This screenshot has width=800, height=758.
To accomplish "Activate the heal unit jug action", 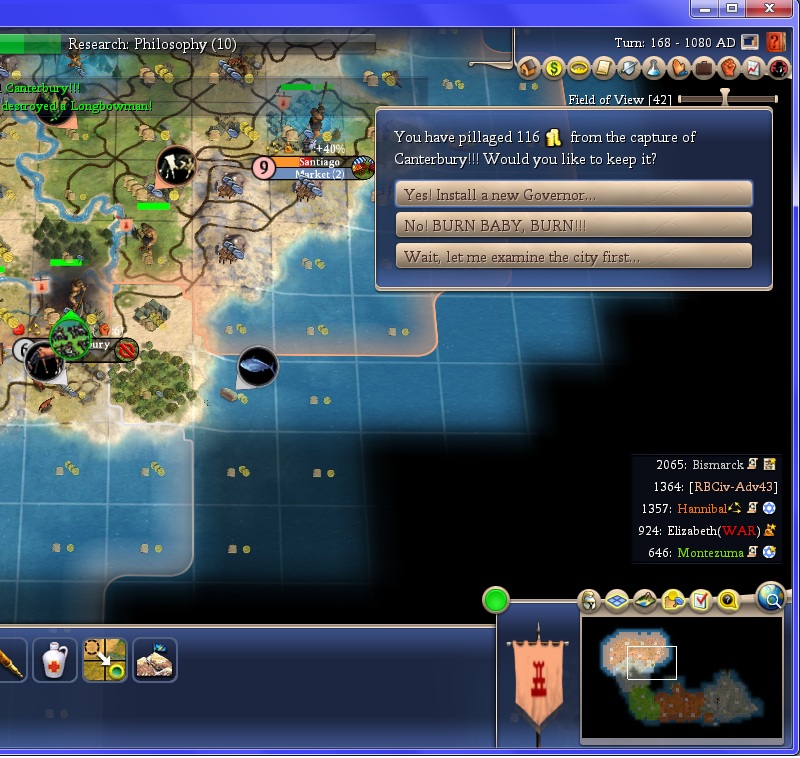I will pyautogui.click(x=54, y=661).
